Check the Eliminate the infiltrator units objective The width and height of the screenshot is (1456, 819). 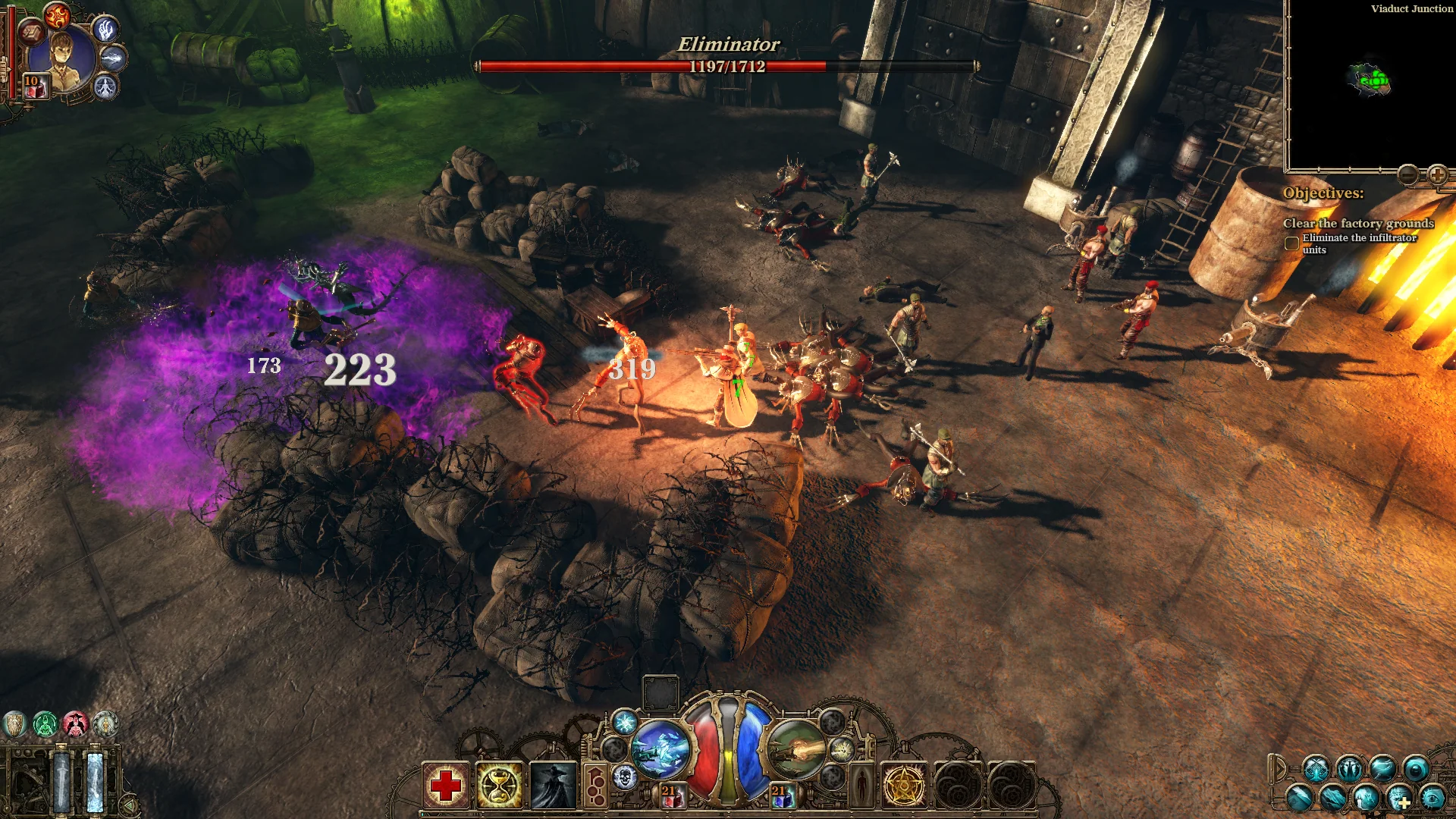(1291, 242)
